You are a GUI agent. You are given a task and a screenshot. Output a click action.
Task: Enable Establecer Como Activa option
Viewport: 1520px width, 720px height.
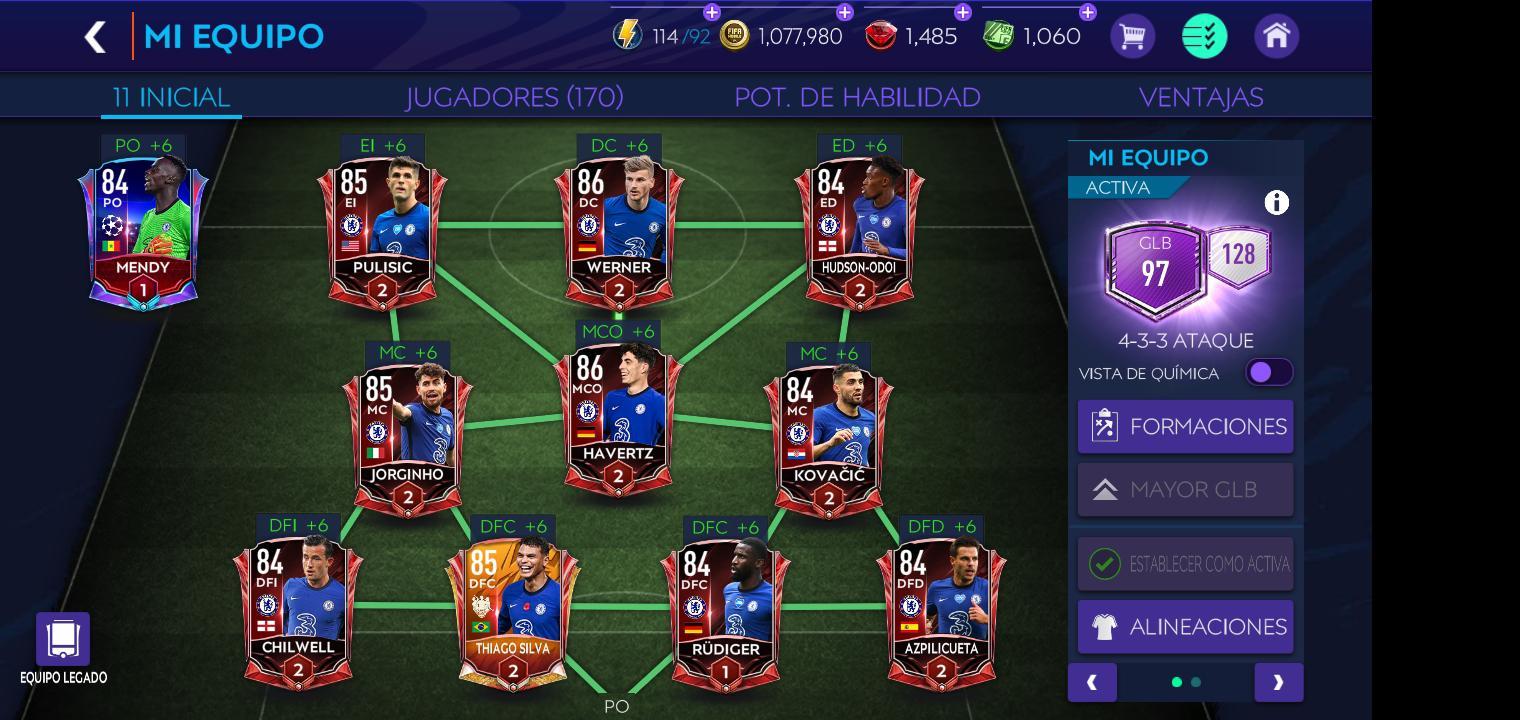point(1185,563)
